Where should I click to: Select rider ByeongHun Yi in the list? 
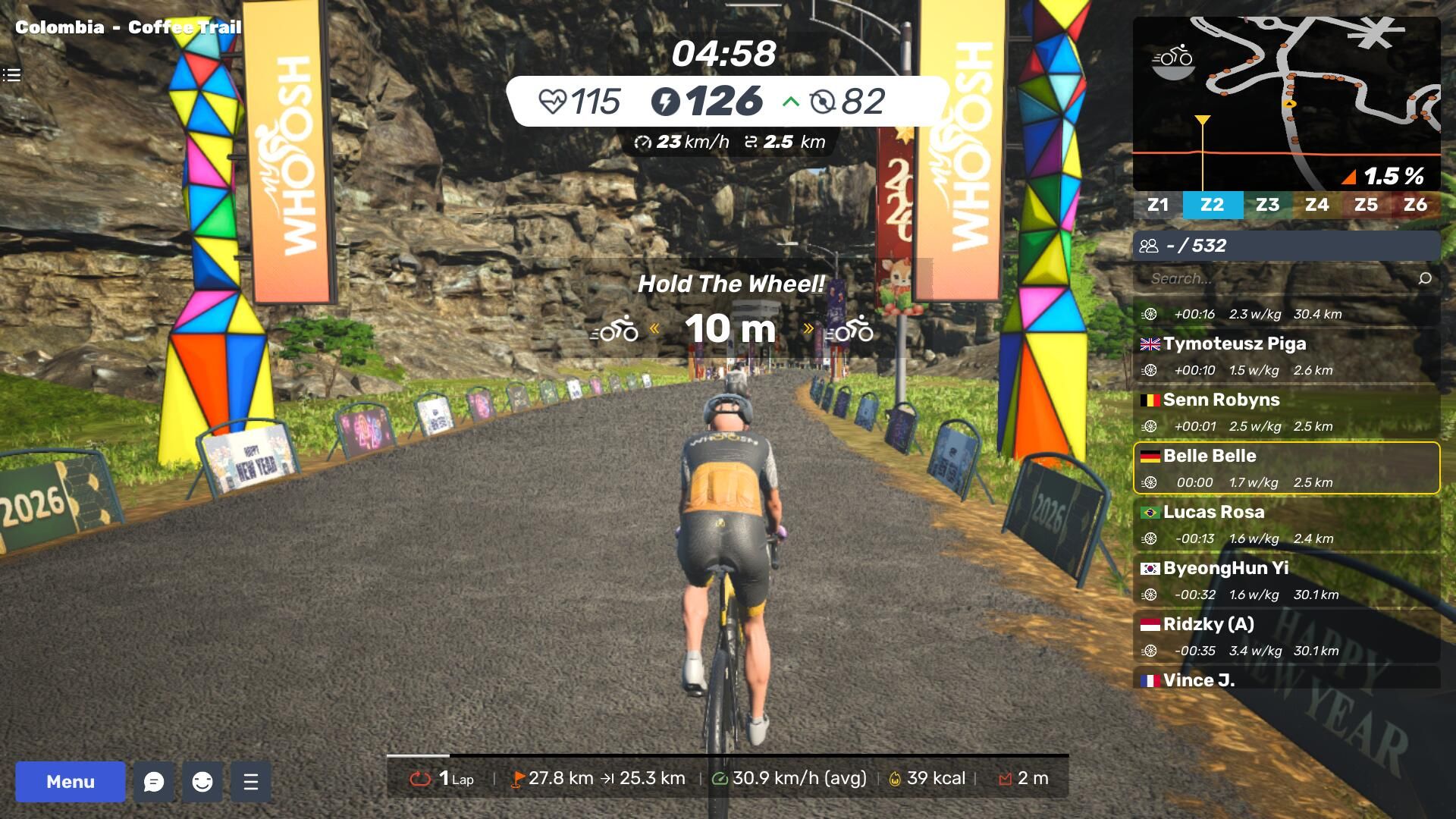point(1286,580)
